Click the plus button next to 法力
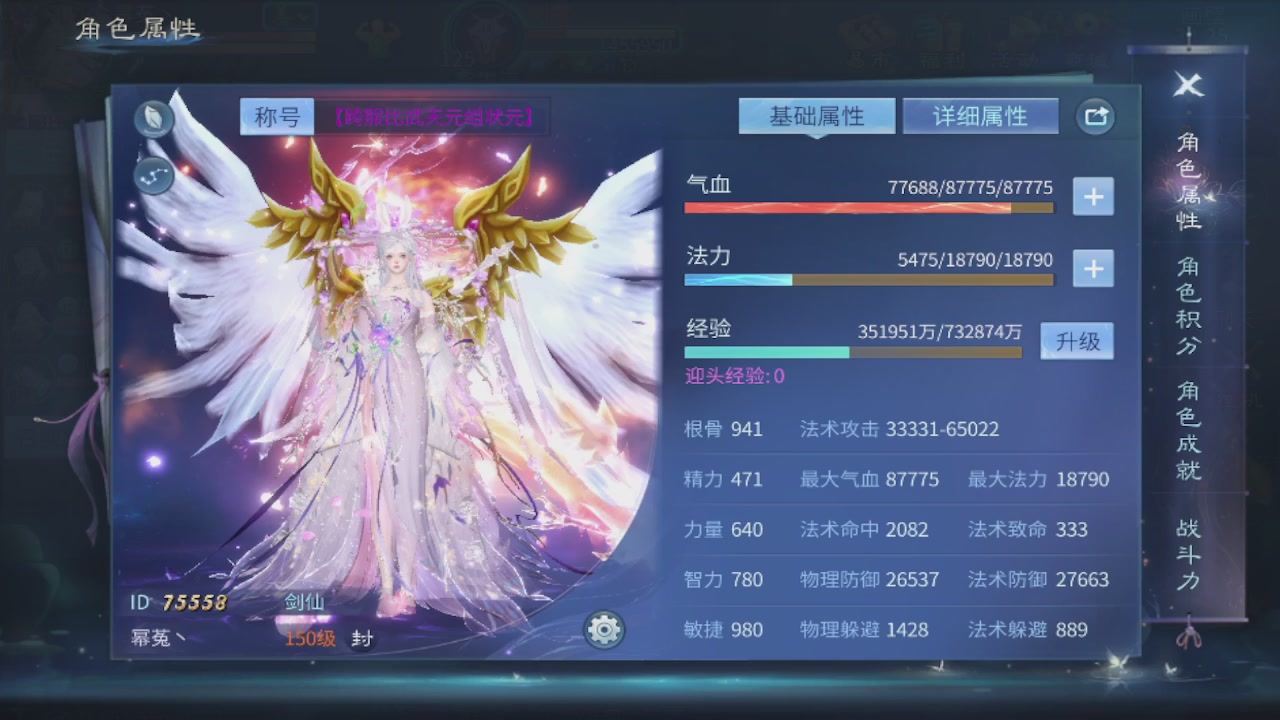Viewport: 1280px width, 720px height. click(x=1093, y=268)
